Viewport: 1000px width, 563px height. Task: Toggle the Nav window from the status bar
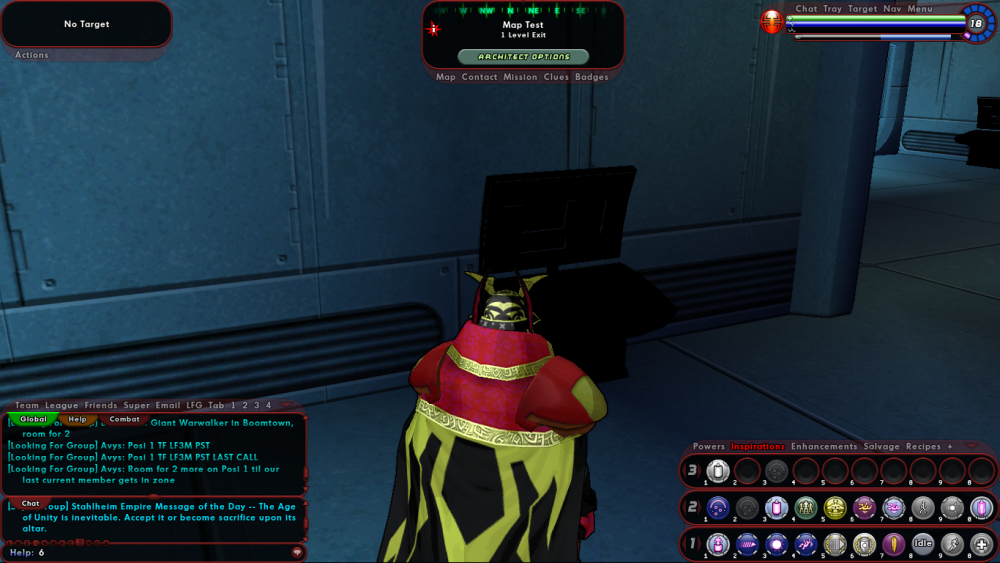pos(892,9)
